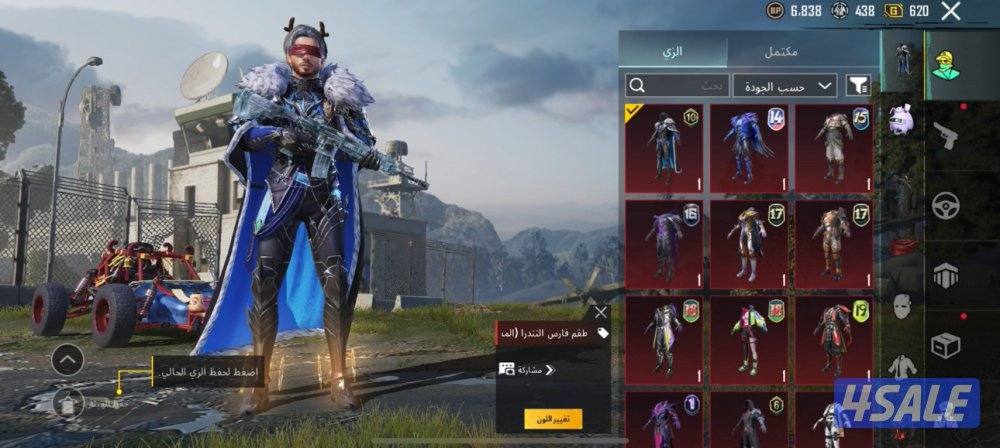1000x448 pixels.
Task: Open the filter funnel options
Action: 858,85
